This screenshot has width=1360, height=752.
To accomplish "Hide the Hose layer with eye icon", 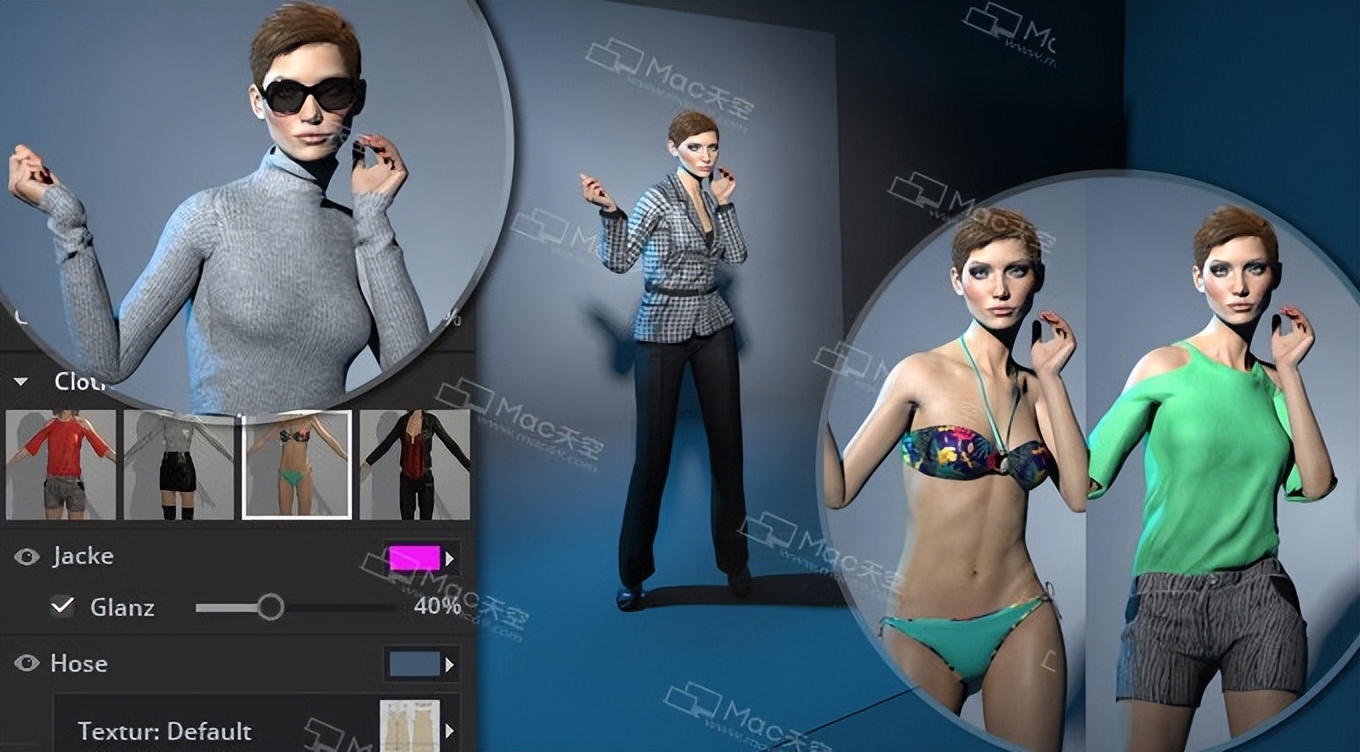I will point(27,663).
